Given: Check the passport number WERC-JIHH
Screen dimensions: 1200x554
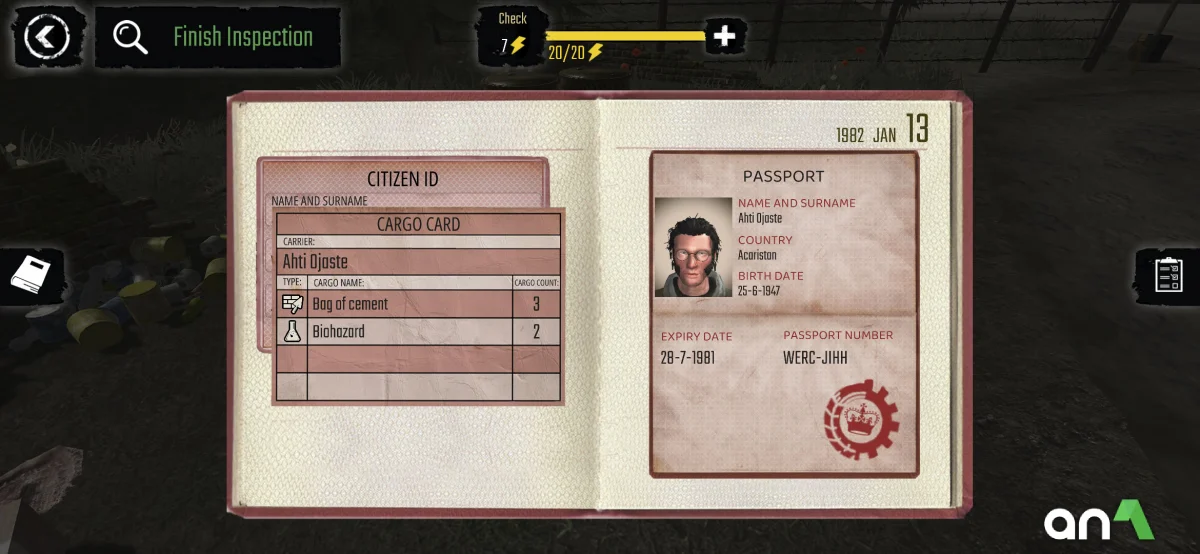Looking at the screenshot, I should [815, 357].
